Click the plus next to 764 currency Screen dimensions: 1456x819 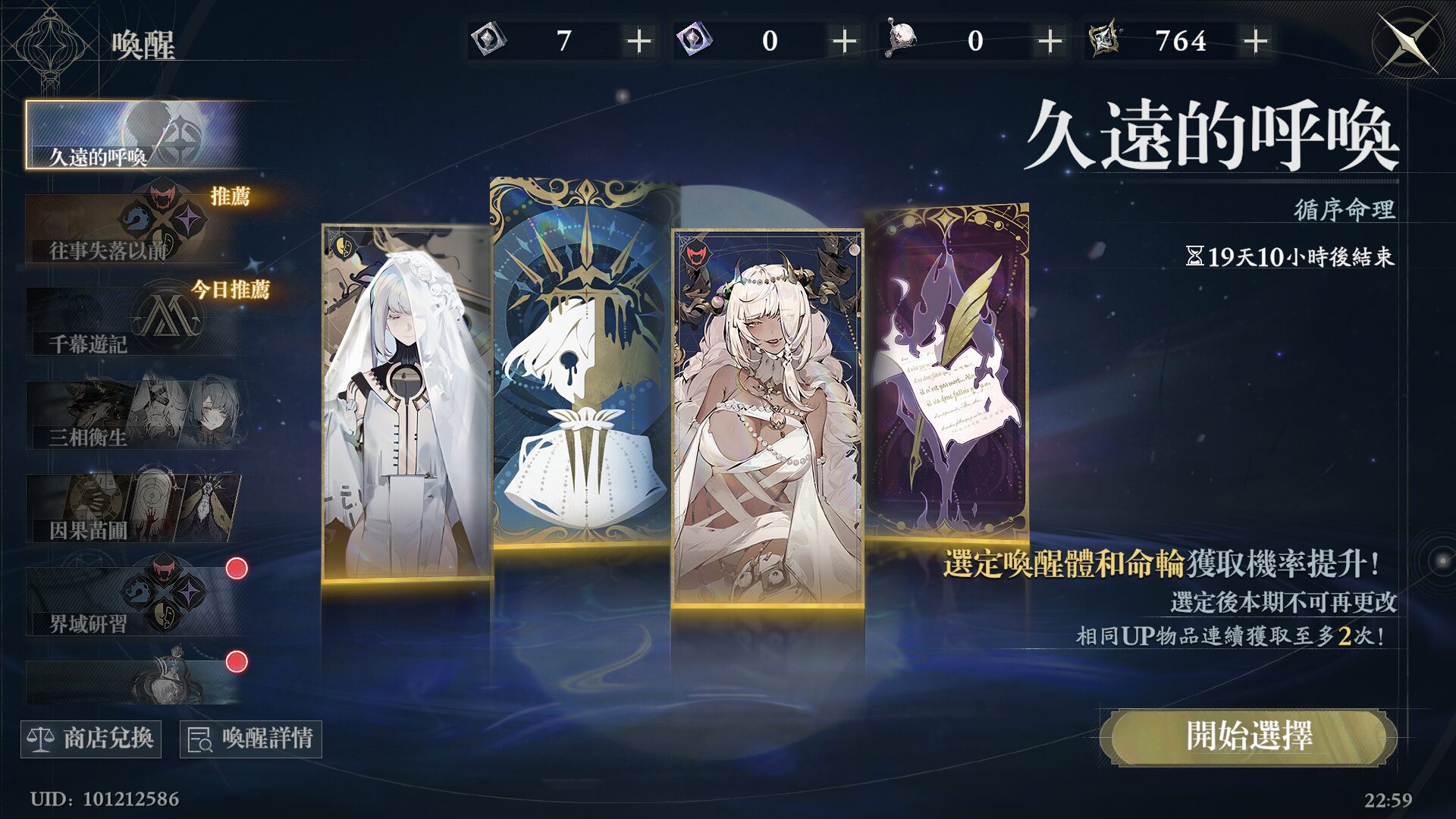(x=1257, y=42)
